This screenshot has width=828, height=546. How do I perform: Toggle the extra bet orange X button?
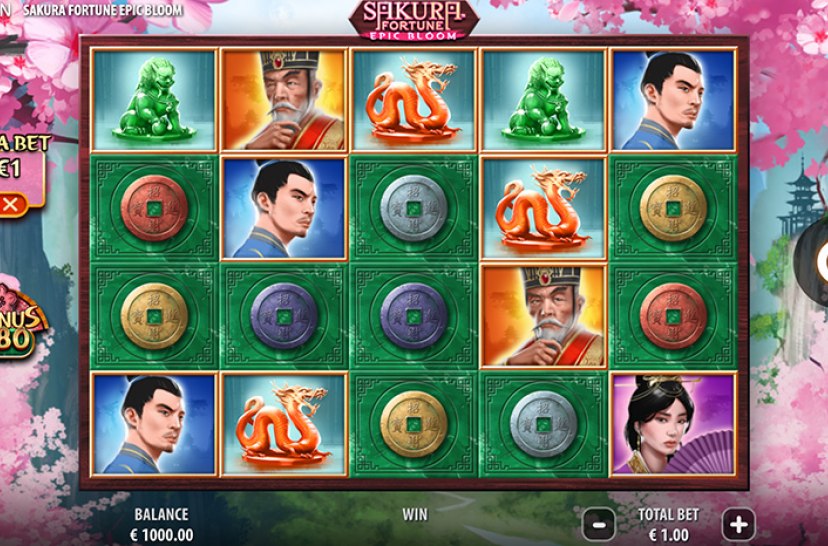point(11,205)
